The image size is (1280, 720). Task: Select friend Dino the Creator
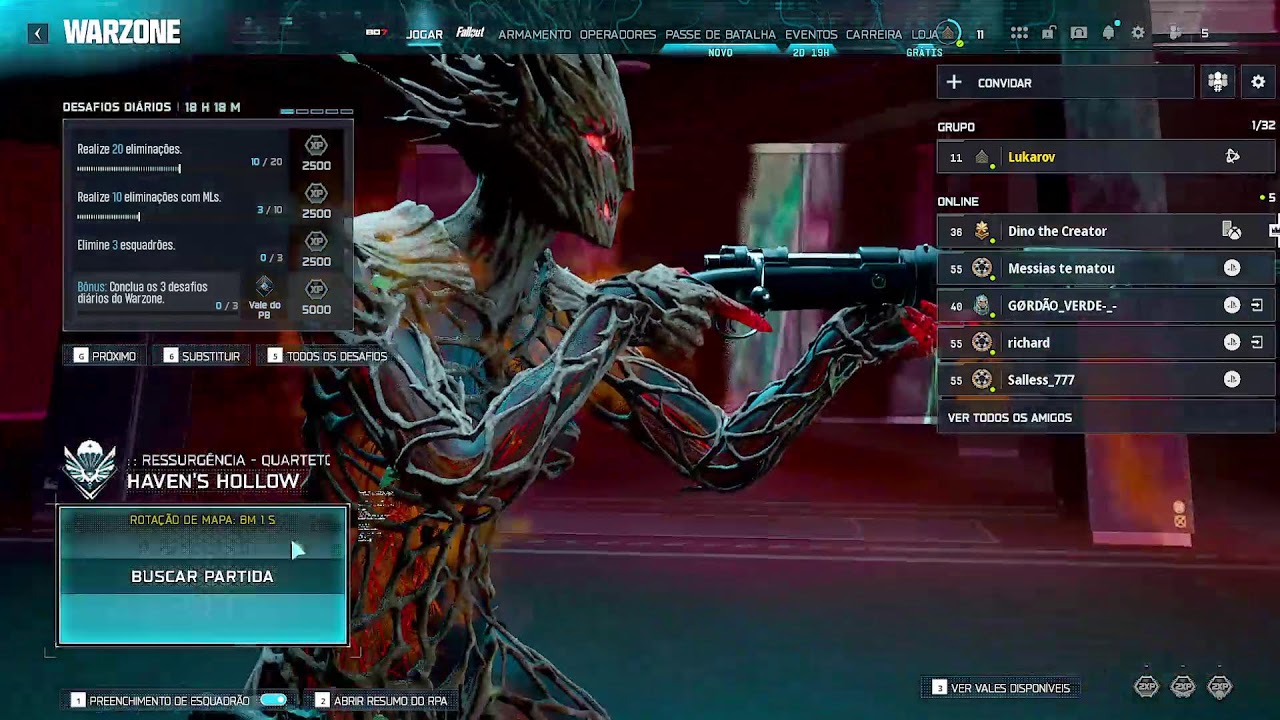coord(1057,231)
